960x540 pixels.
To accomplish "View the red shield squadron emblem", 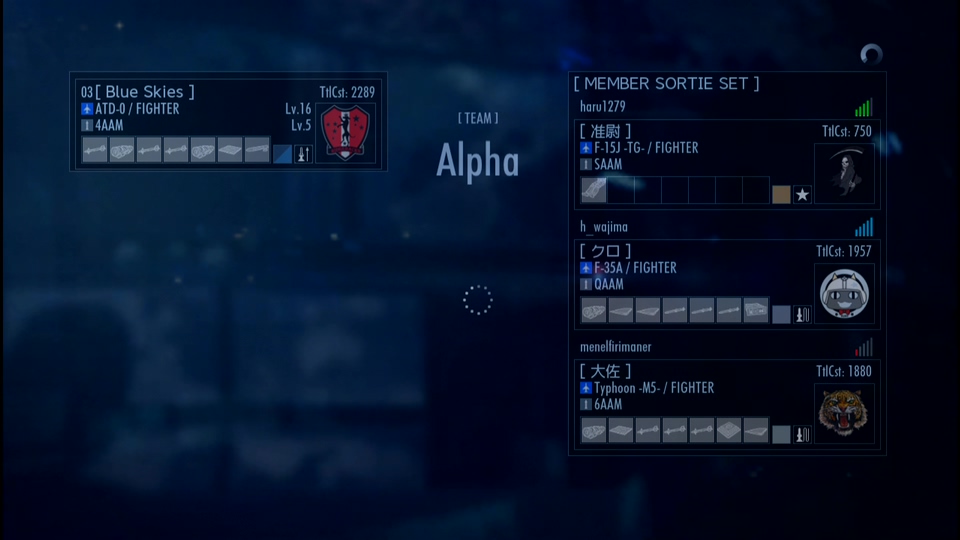I will point(346,133).
